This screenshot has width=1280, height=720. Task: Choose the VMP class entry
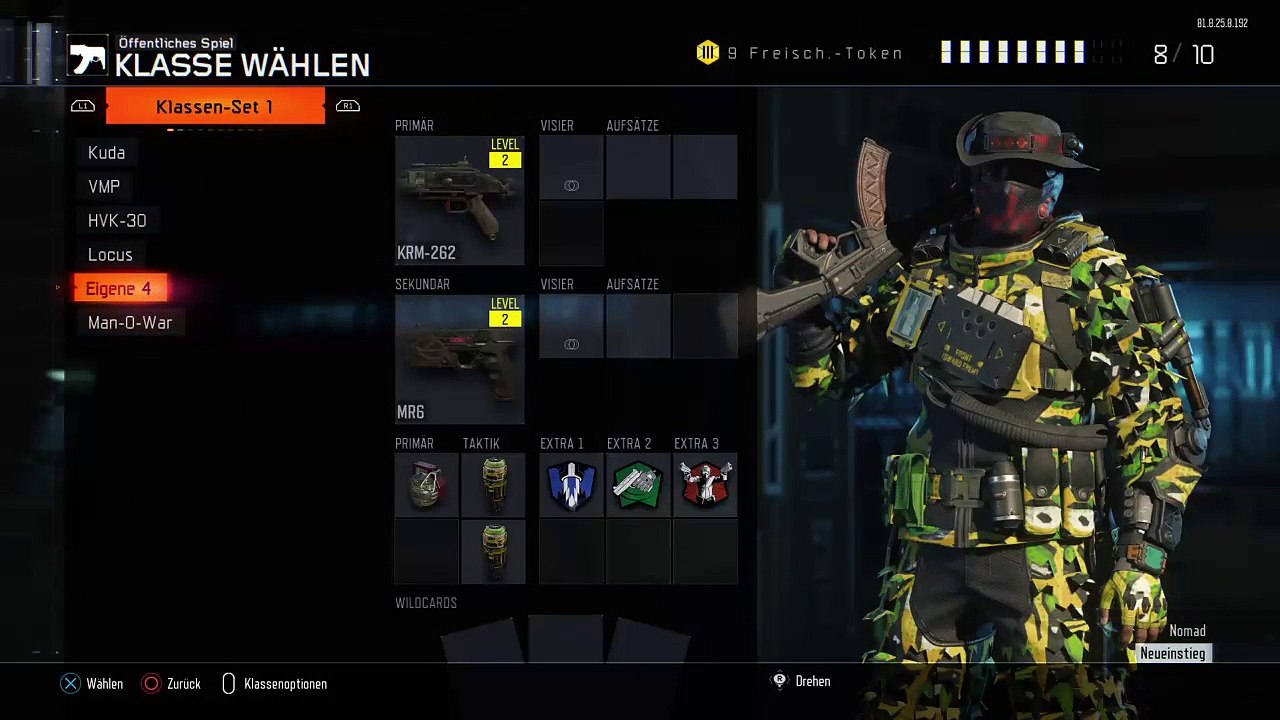point(104,187)
